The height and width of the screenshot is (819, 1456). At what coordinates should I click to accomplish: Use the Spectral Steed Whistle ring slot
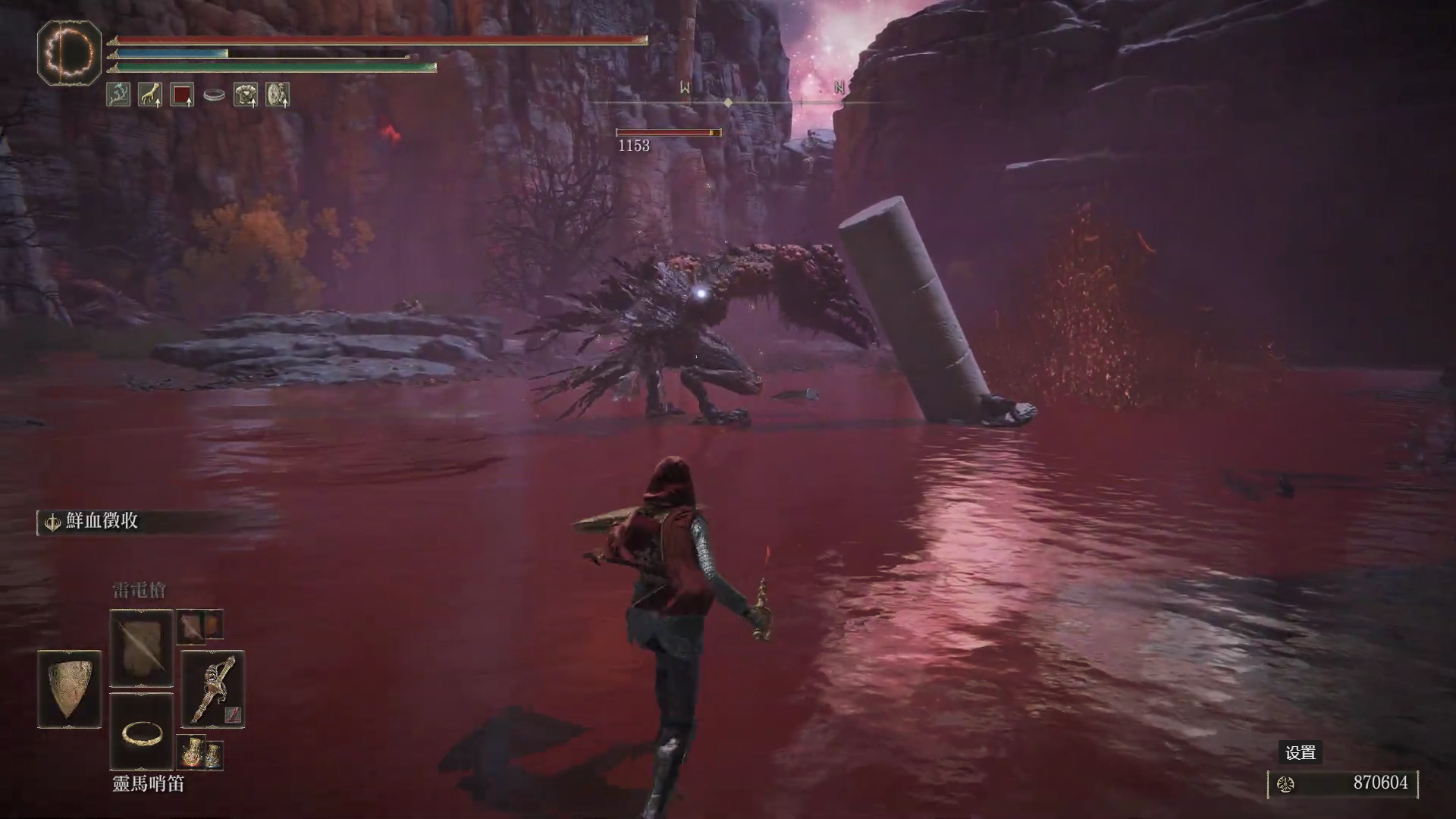point(141,732)
